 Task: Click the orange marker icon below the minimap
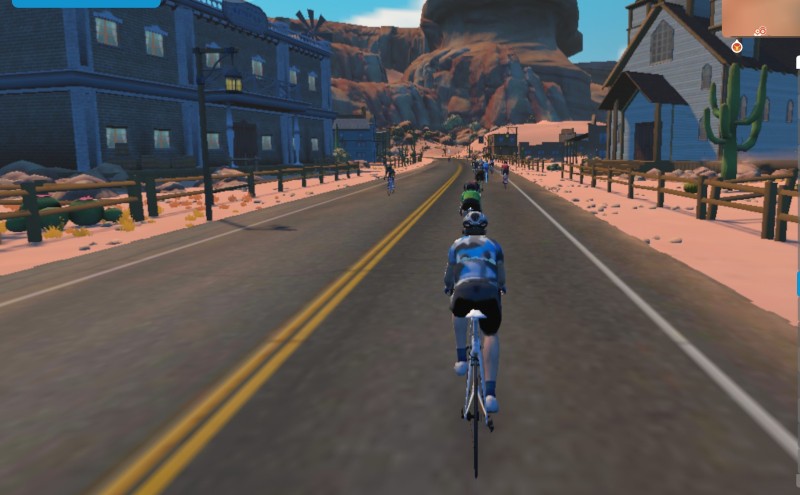737,46
